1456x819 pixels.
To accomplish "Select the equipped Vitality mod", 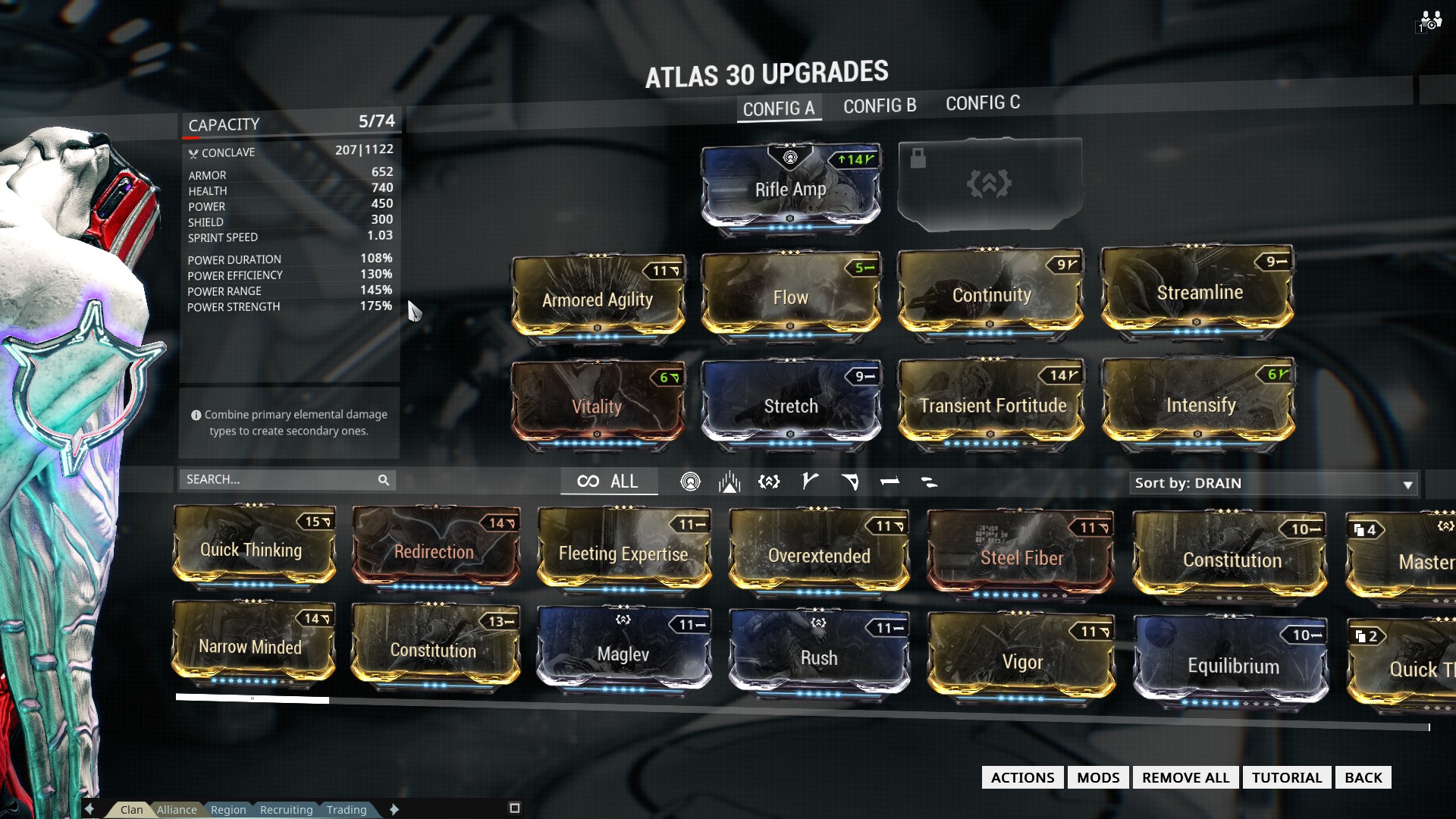I will click(x=598, y=406).
